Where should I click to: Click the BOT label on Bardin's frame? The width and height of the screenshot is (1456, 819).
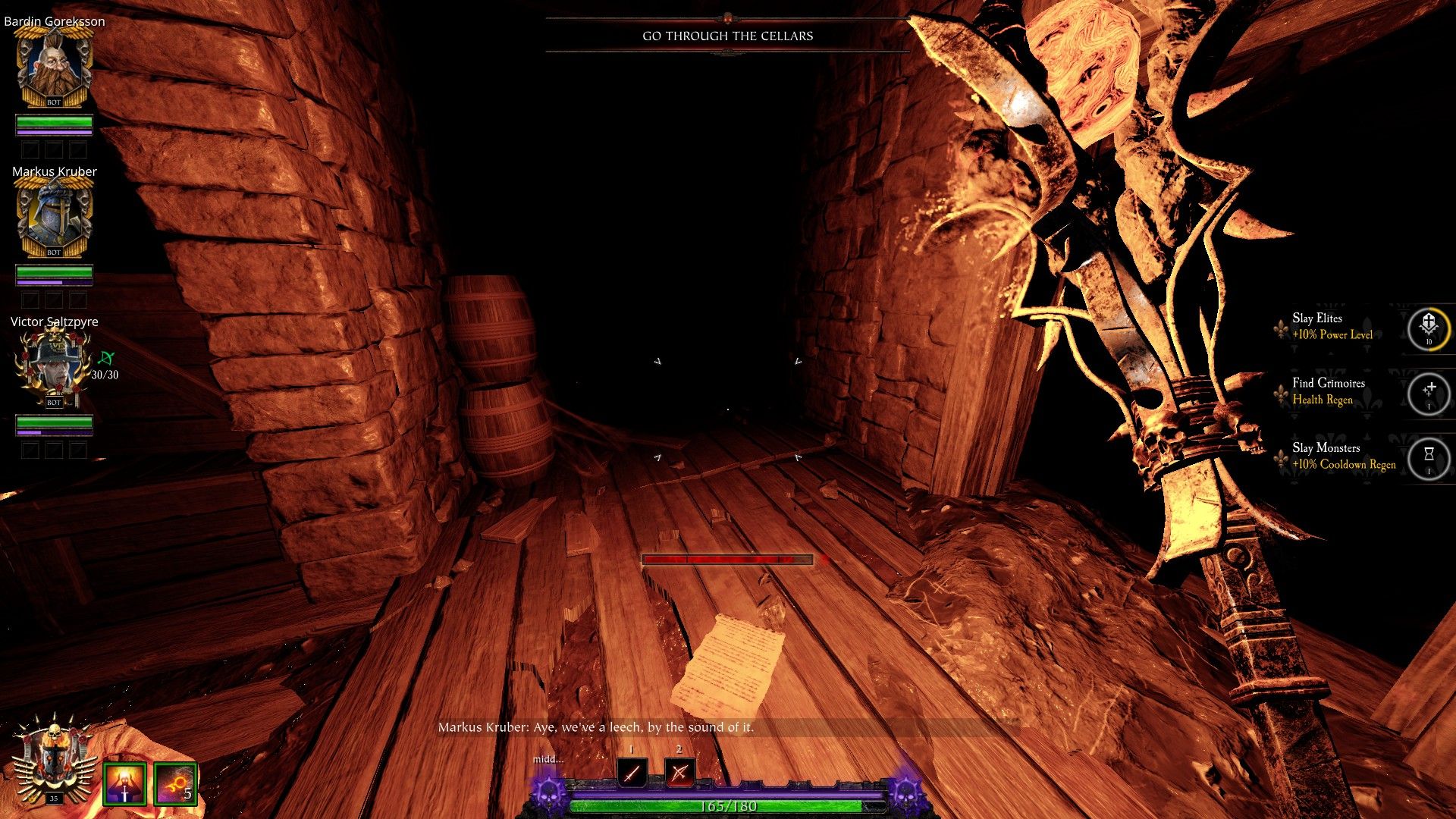pyautogui.click(x=53, y=102)
